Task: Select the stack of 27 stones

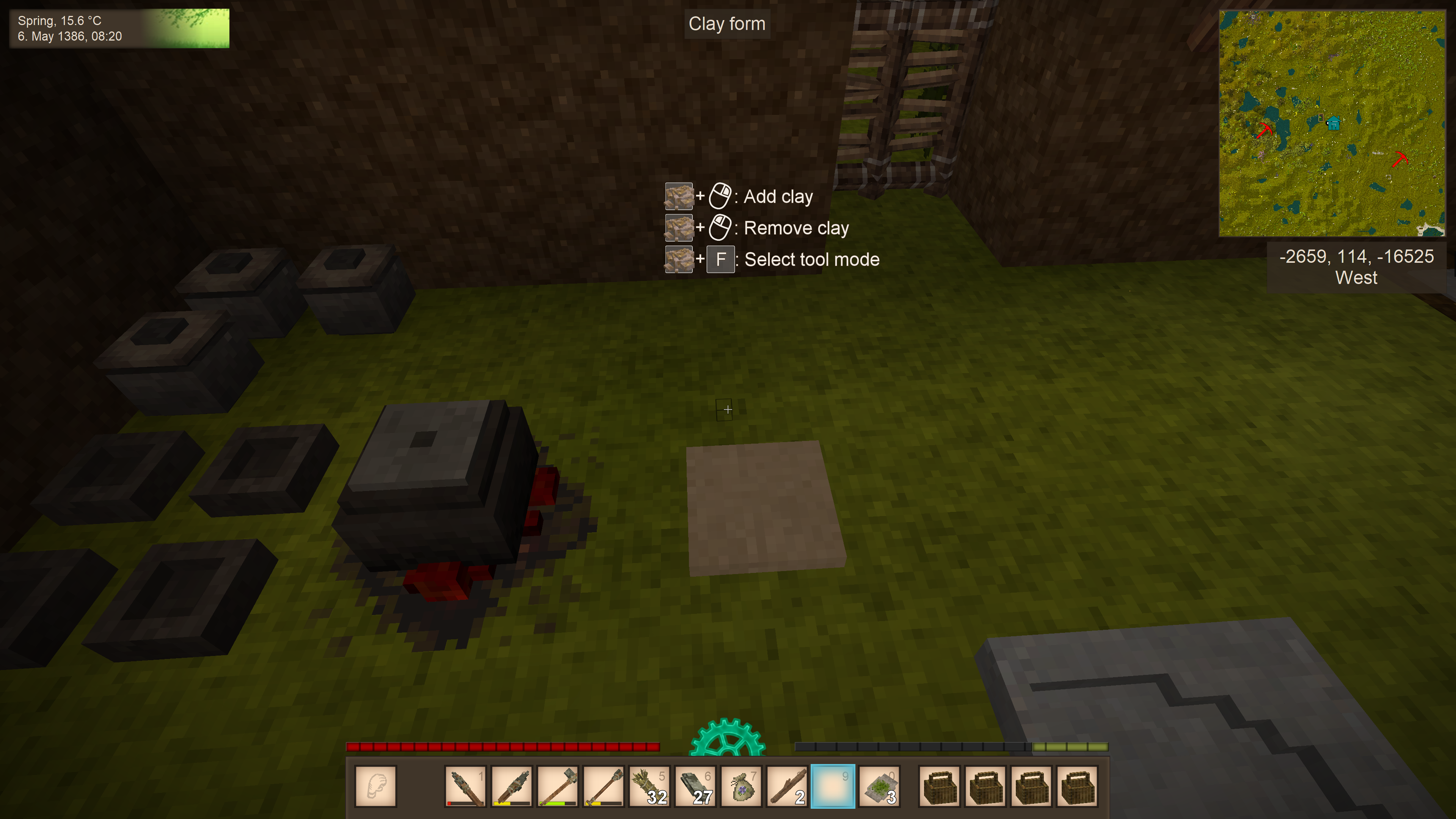Action: 695,786
